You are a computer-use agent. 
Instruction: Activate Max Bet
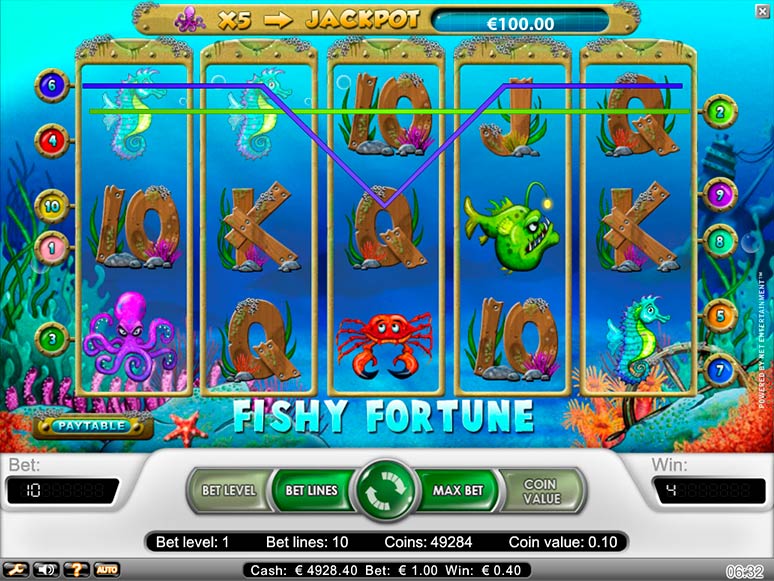pyautogui.click(x=459, y=491)
